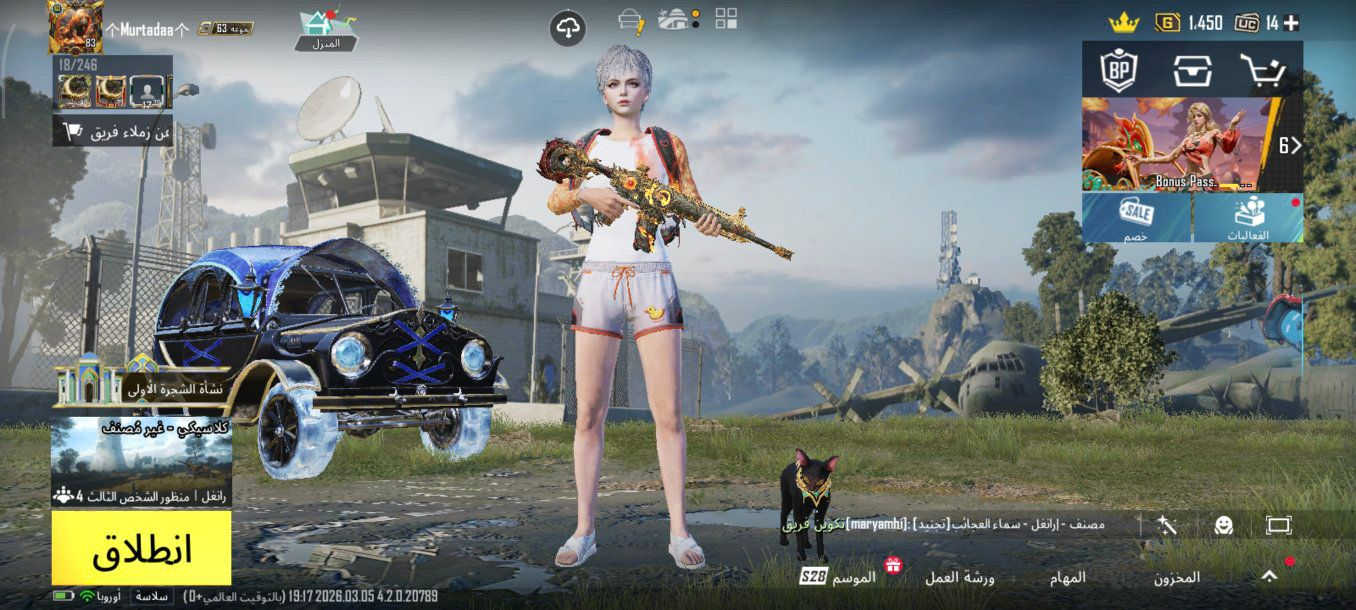Open the نشأة الشجرة الأولى event banner
This screenshot has width=1356, height=610.
(x=142, y=384)
